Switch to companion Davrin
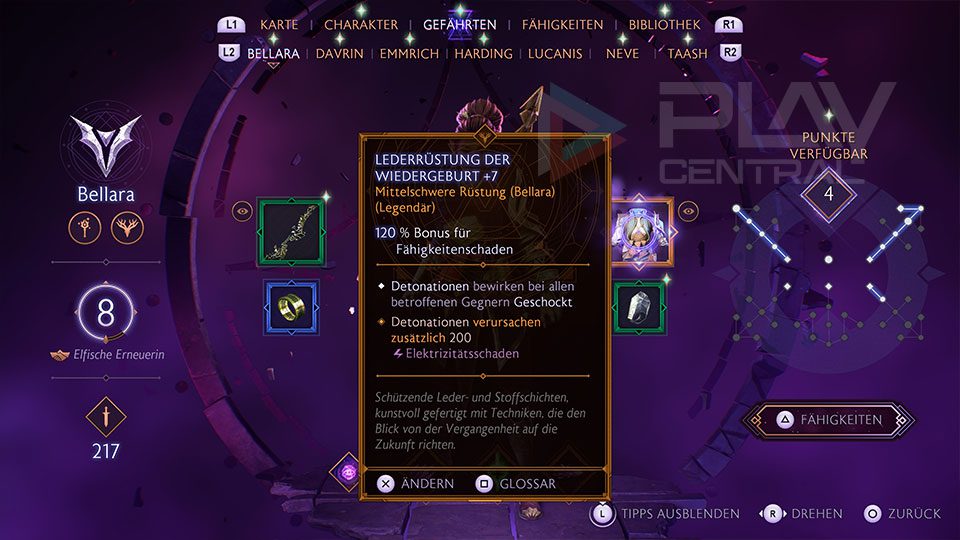 click(339, 53)
